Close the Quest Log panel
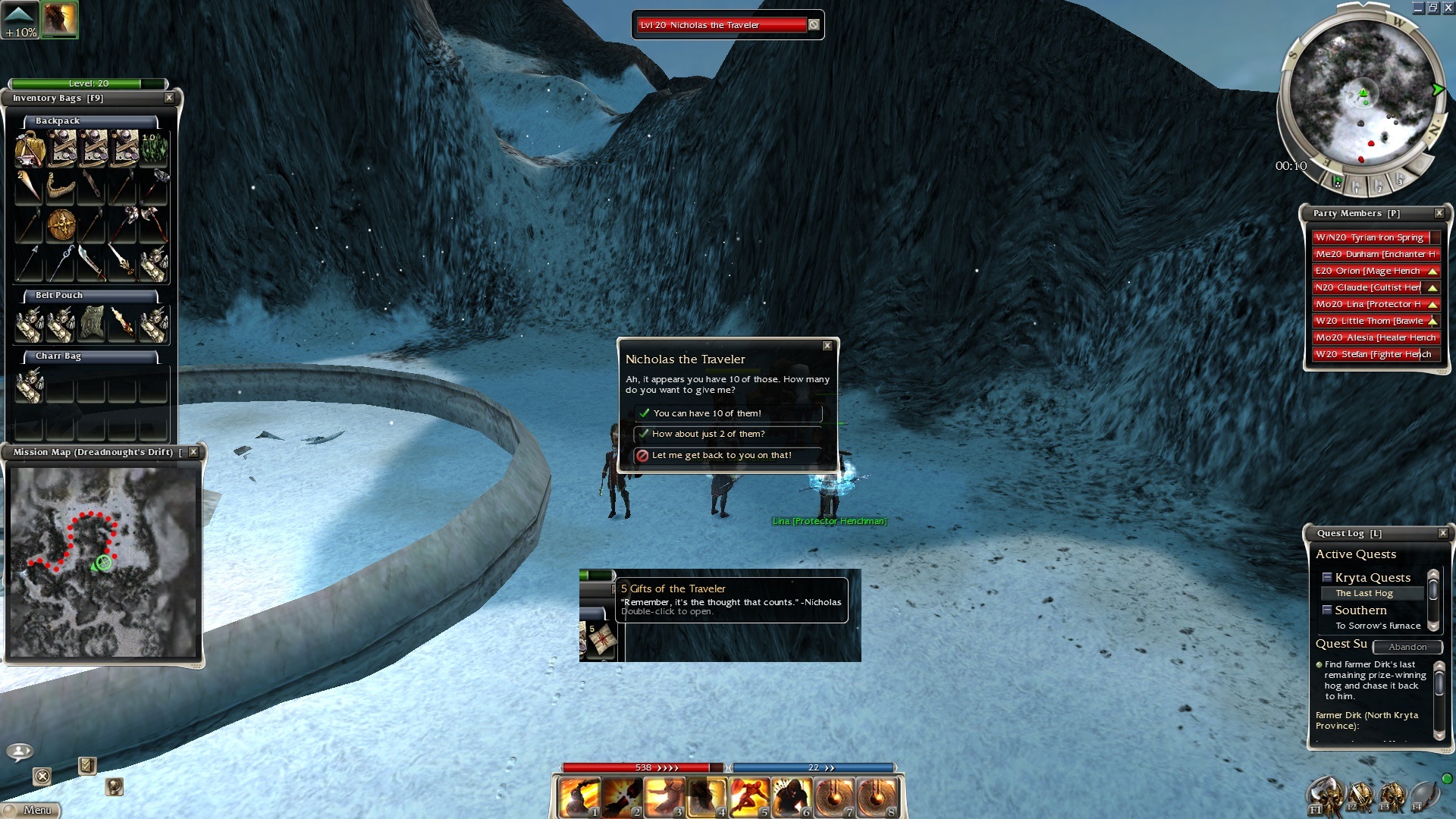 [1442, 533]
